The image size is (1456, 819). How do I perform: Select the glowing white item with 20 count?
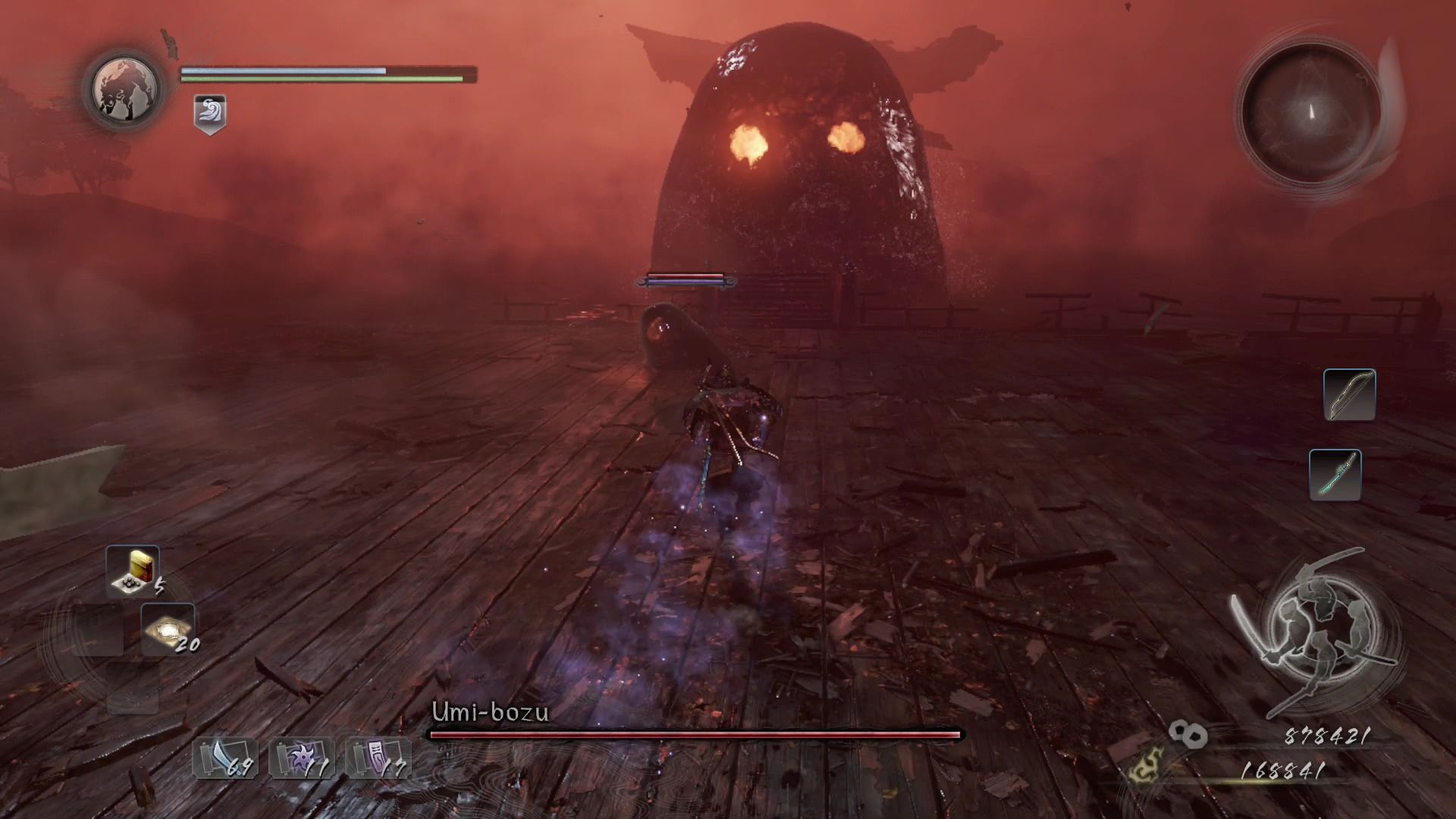(168, 629)
